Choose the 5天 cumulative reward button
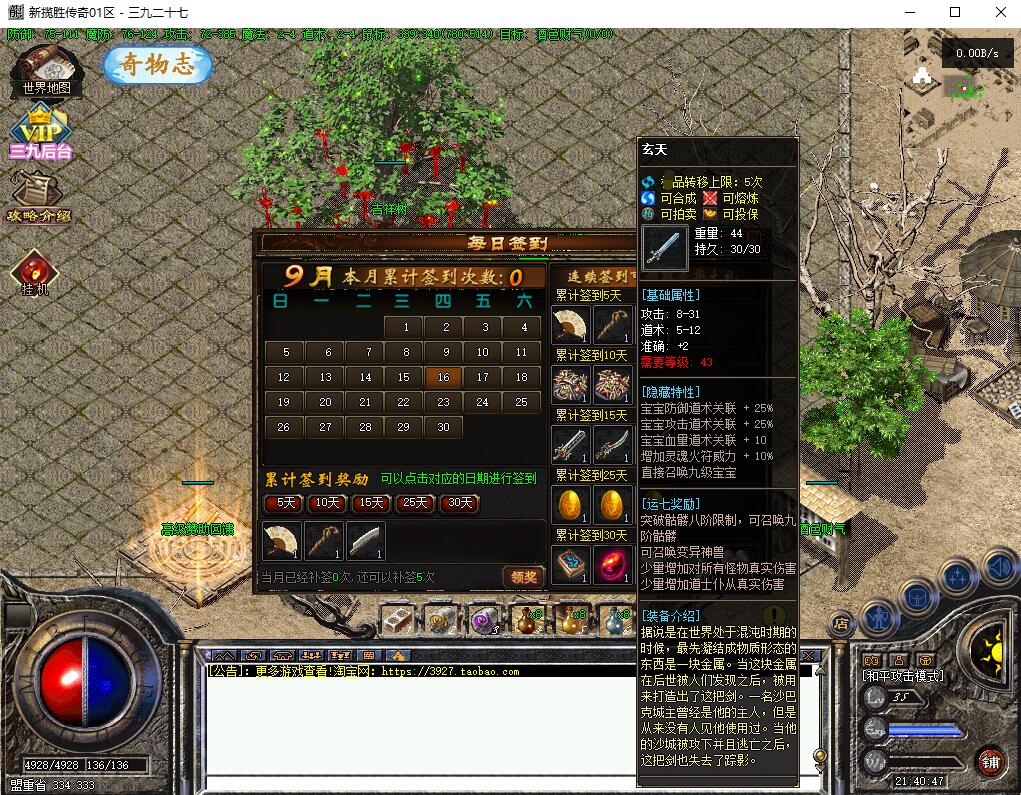This screenshot has height=795, width=1021. point(286,503)
